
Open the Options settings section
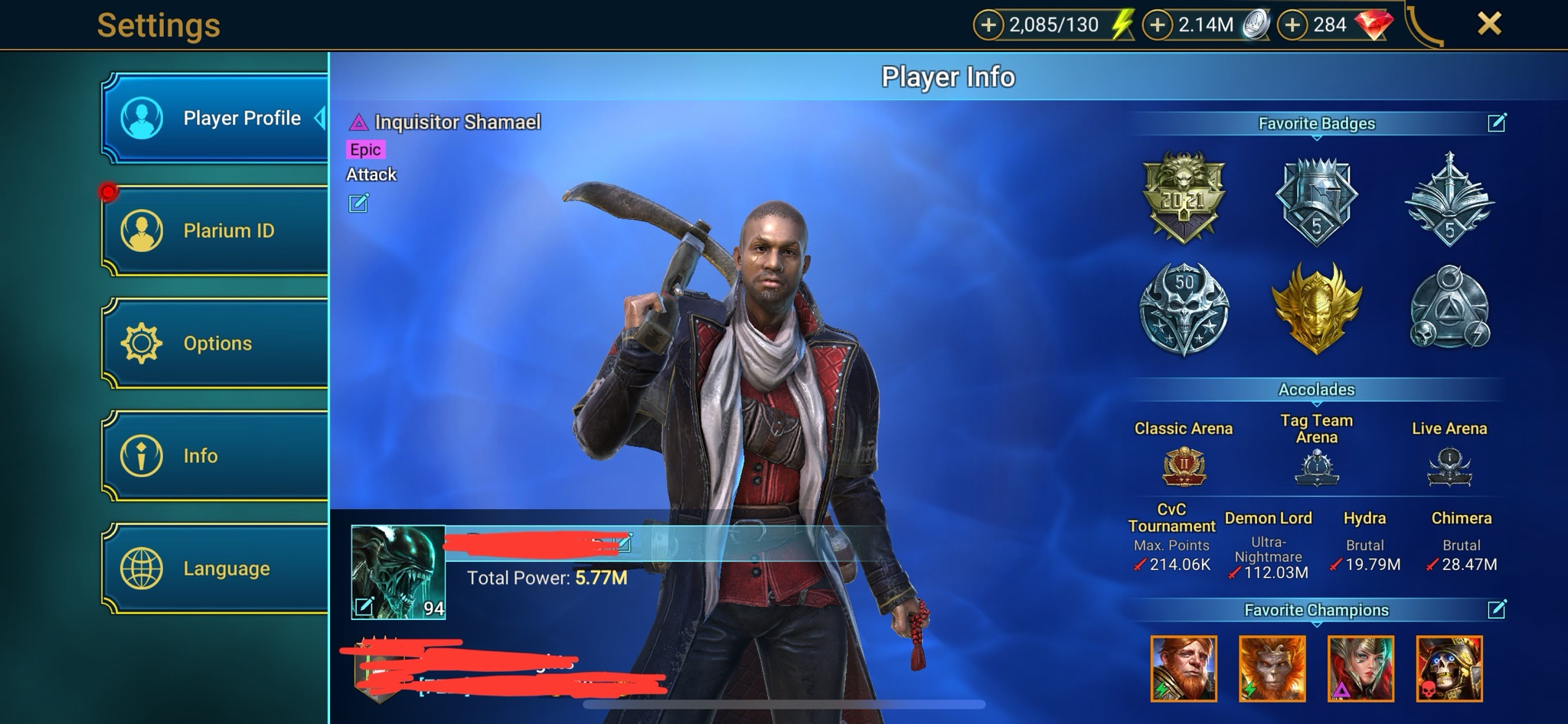pos(216,343)
